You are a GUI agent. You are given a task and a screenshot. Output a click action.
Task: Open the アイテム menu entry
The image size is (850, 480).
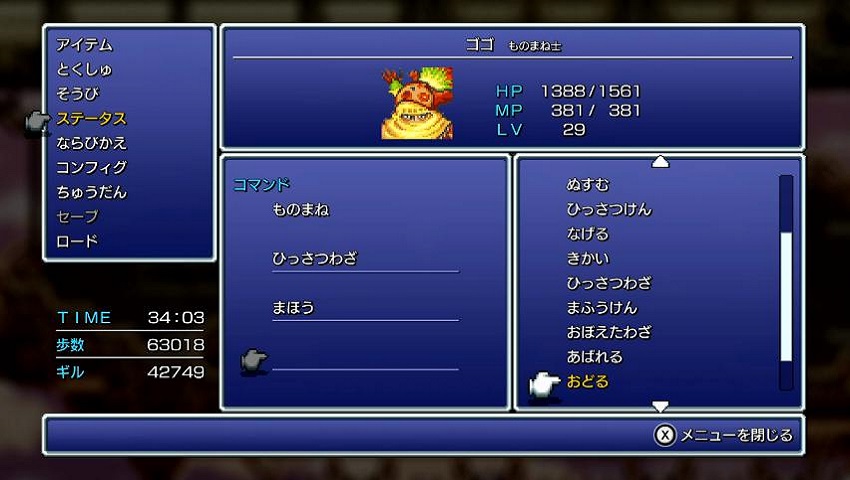pyautogui.click(x=84, y=45)
